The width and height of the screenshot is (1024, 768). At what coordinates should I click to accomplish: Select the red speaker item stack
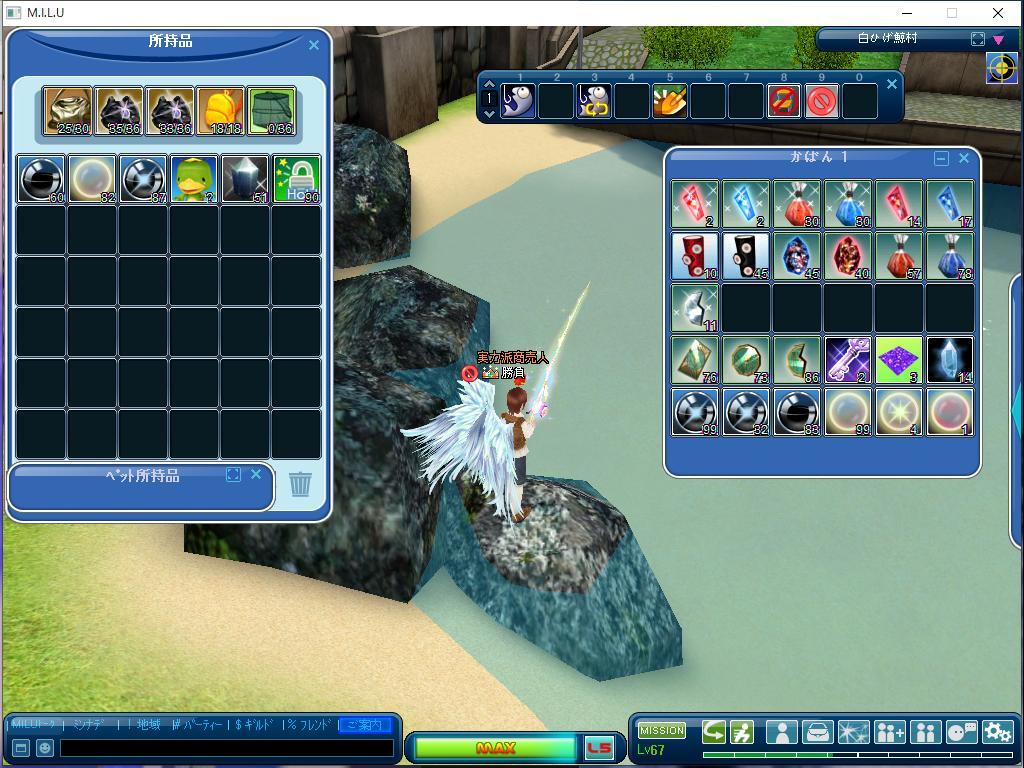(x=695, y=256)
